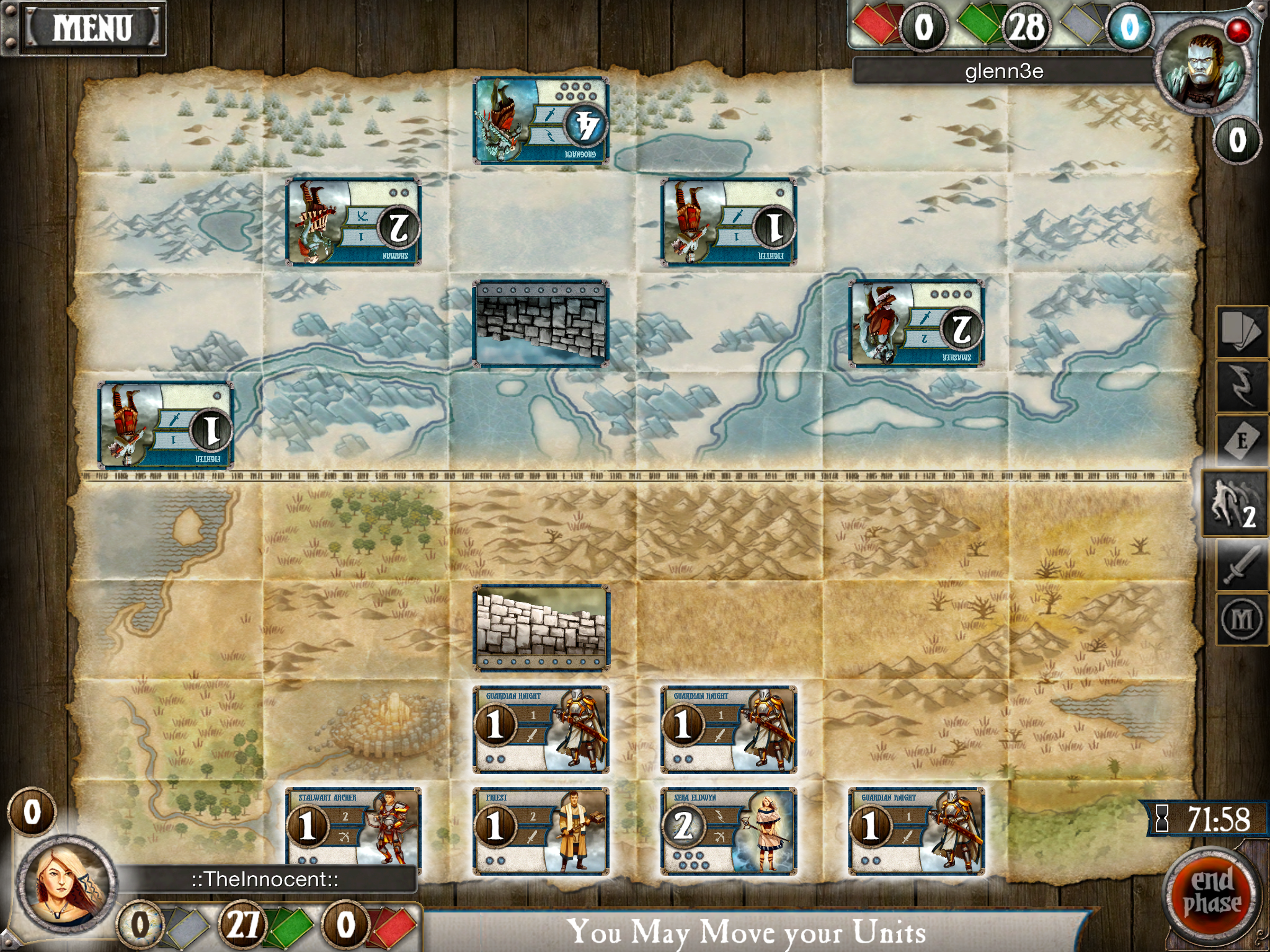Inspect the enemy Shaman card
Screen dimensions: 1270x952
tap(353, 222)
